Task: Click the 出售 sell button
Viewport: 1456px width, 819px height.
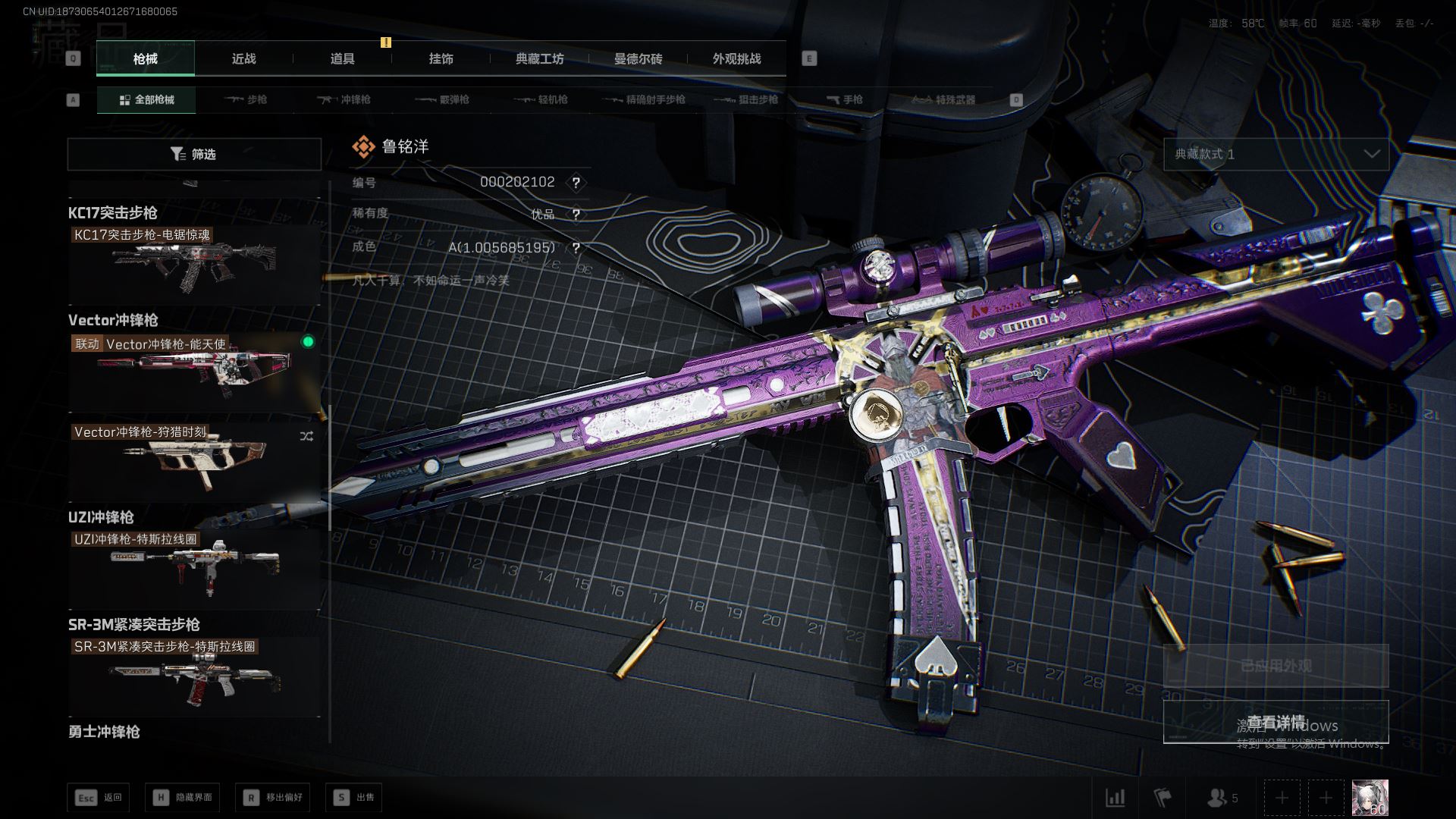Action: pos(354,797)
